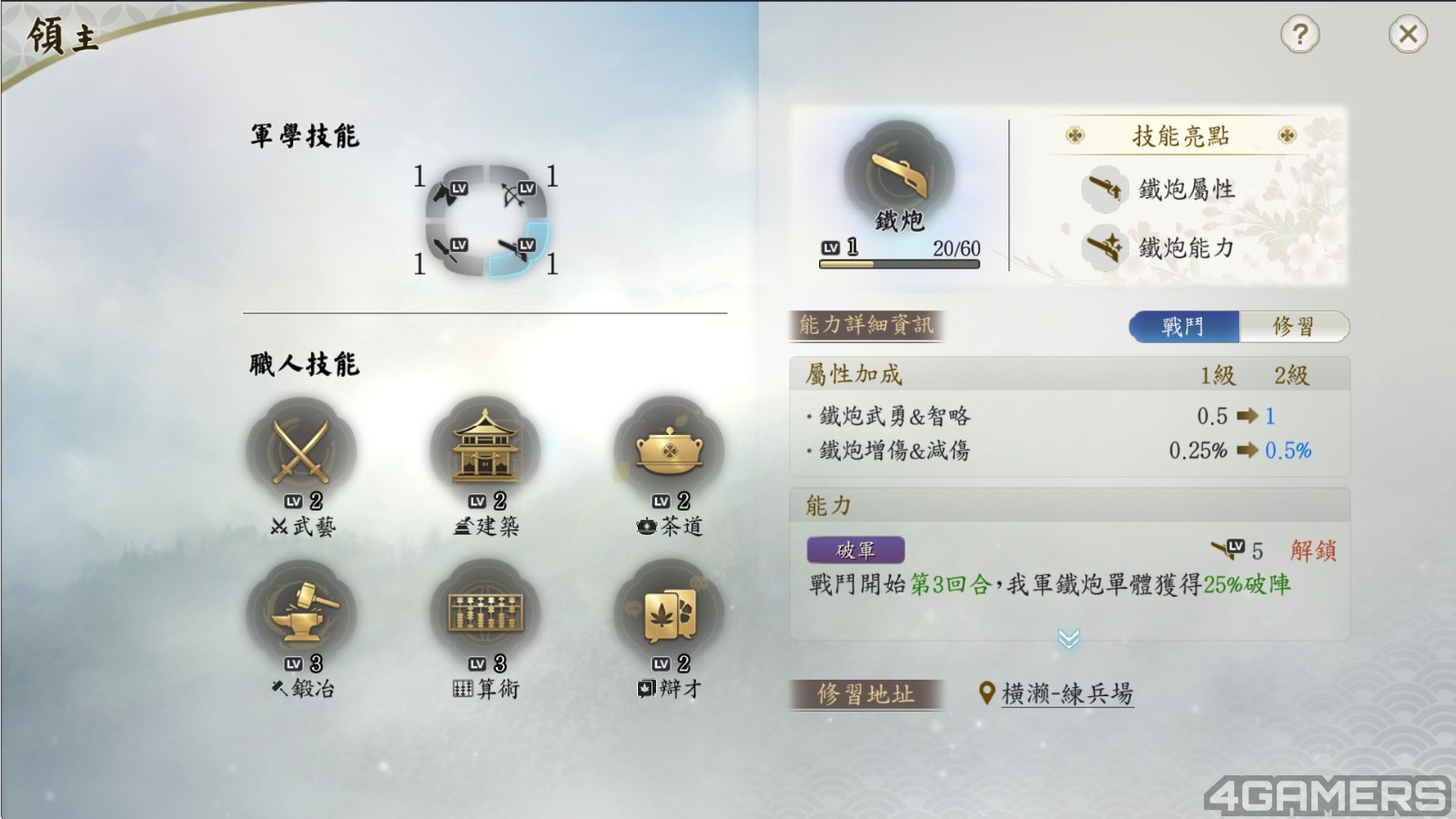Open the 武藝 crossed swords skill
The image size is (1456, 819).
pyautogui.click(x=301, y=448)
